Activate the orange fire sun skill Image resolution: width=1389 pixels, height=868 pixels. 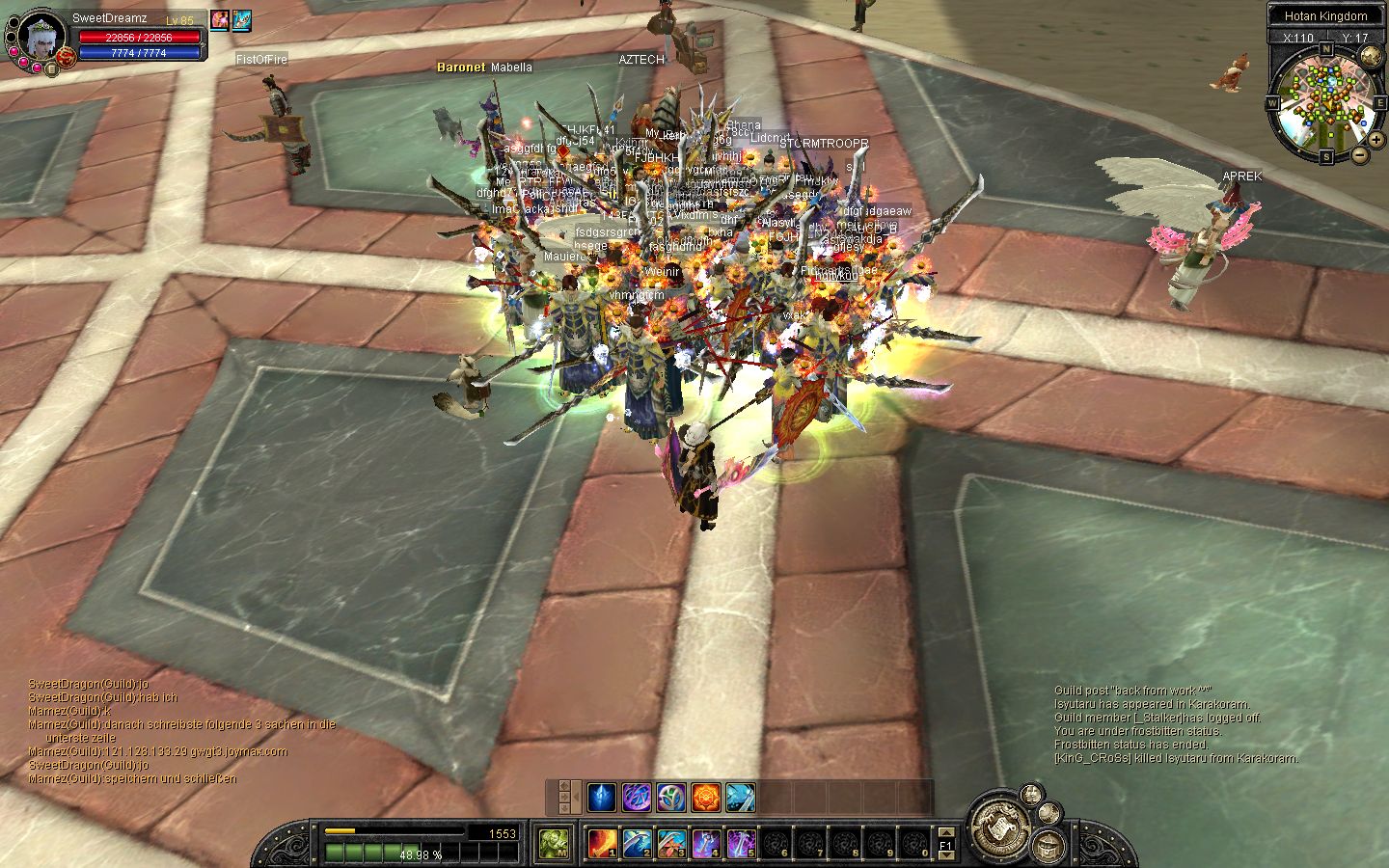706,798
